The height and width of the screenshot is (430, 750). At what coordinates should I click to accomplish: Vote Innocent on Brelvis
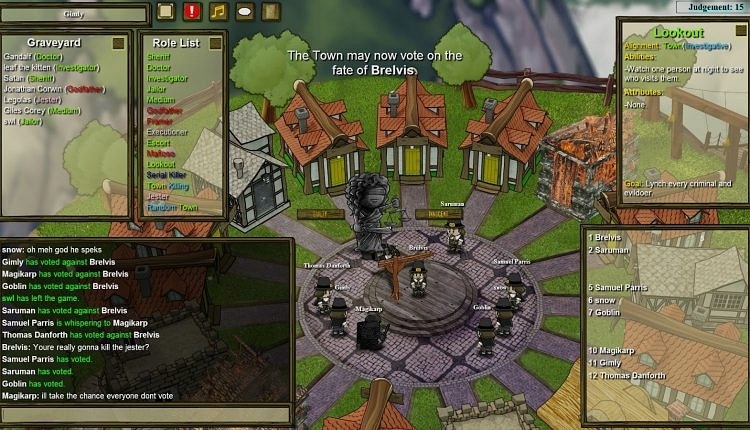(431, 213)
